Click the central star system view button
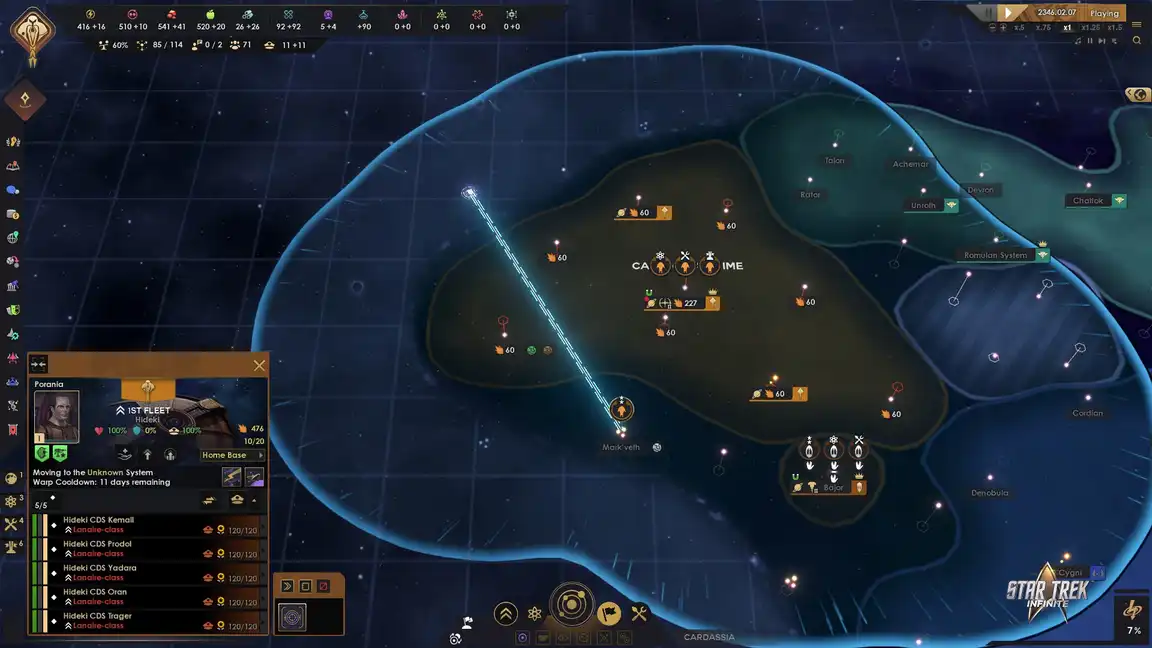1152x648 pixels. tap(572, 605)
